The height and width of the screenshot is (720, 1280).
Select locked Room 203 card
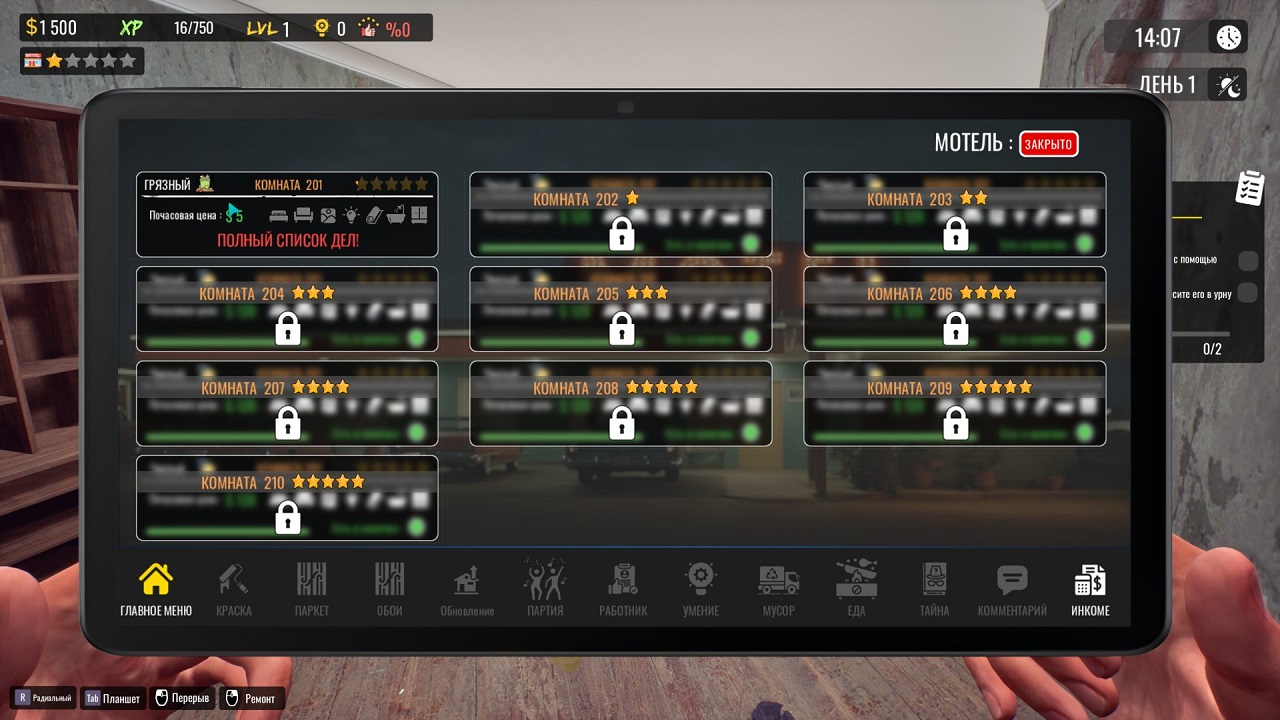pos(955,214)
